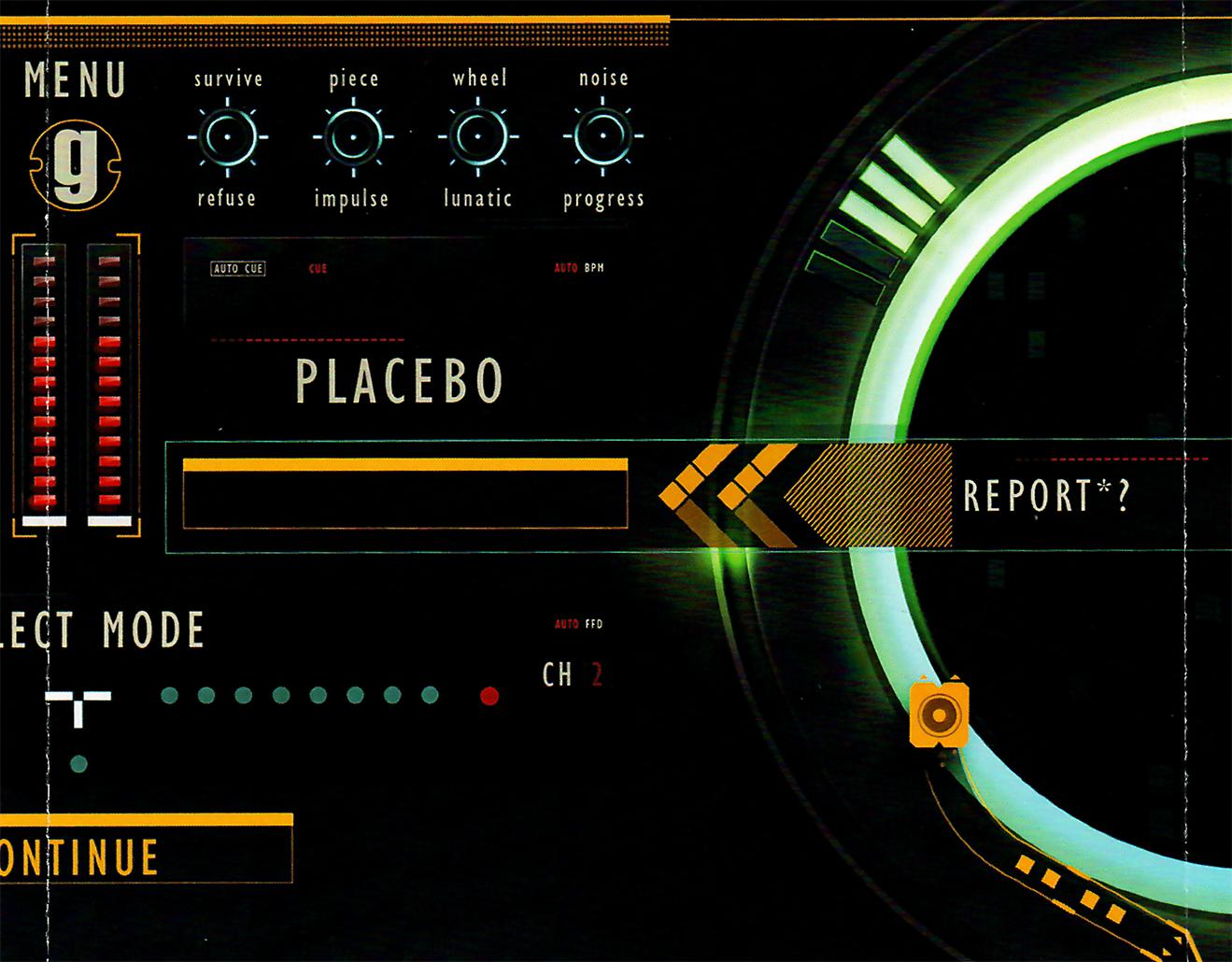This screenshot has height=962, width=1232.
Task: Click the orange double-chevron rewind arrows
Action: (x=727, y=495)
